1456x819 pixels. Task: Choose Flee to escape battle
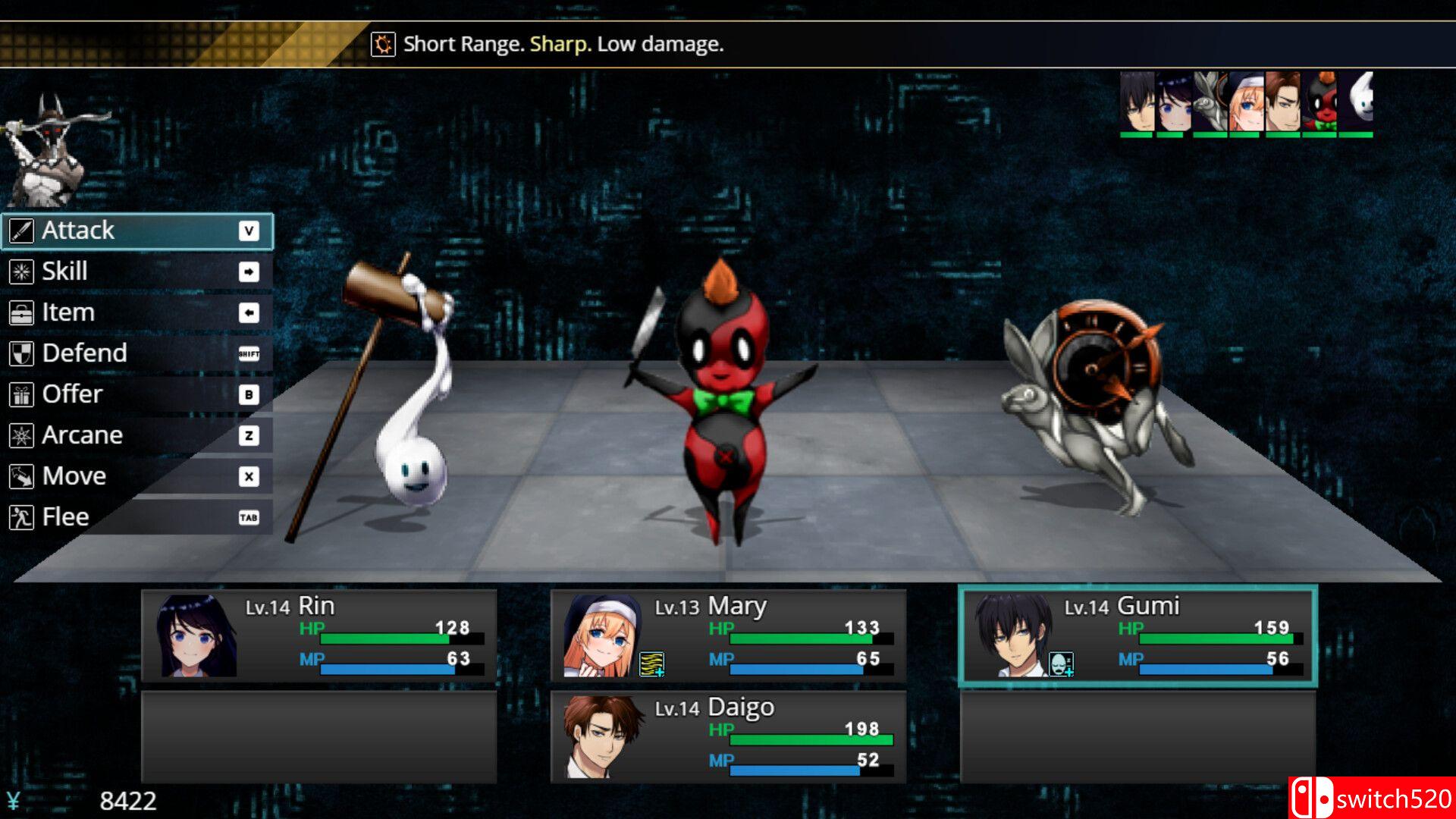tap(136, 517)
